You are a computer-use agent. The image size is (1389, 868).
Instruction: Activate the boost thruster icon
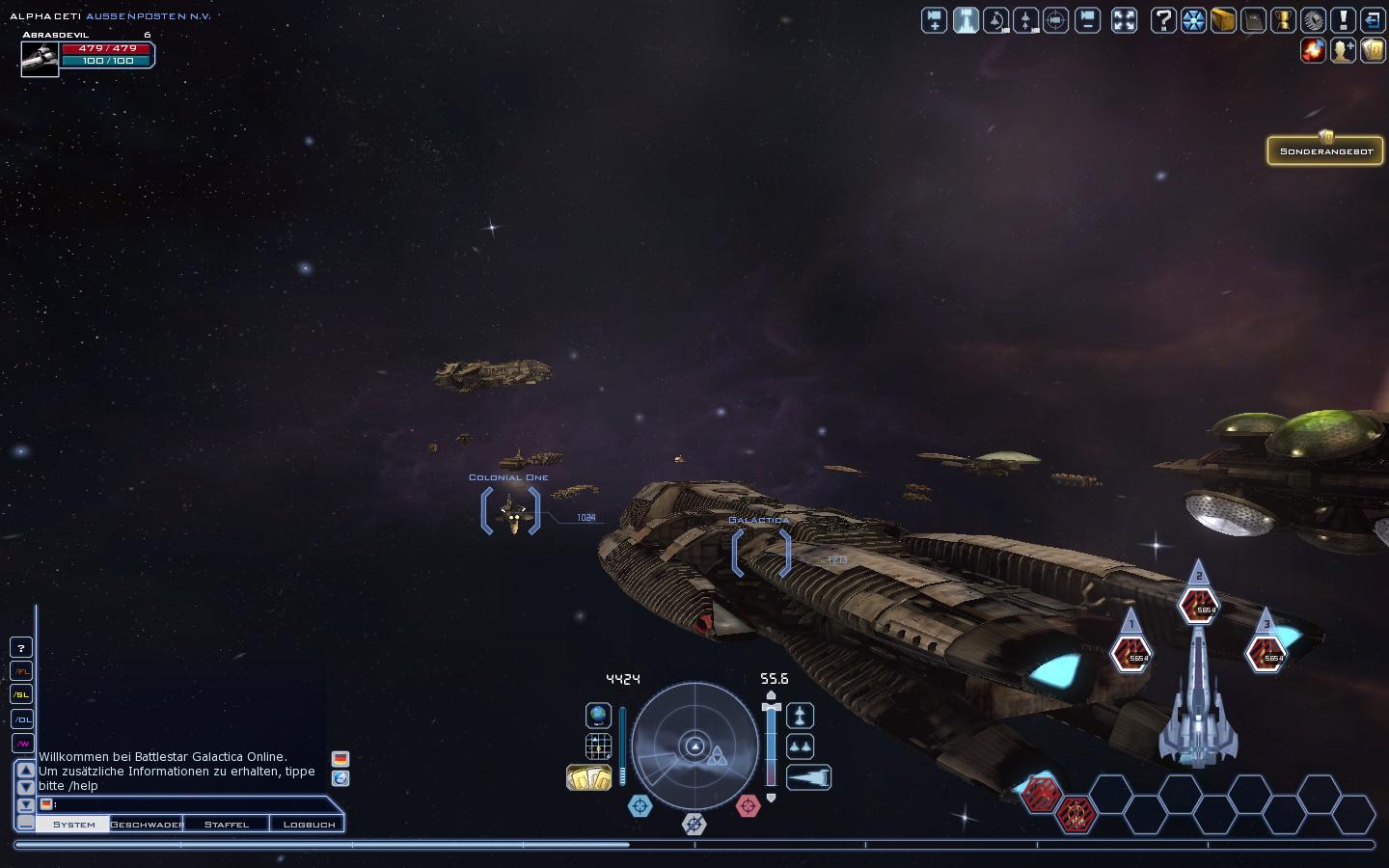808,777
